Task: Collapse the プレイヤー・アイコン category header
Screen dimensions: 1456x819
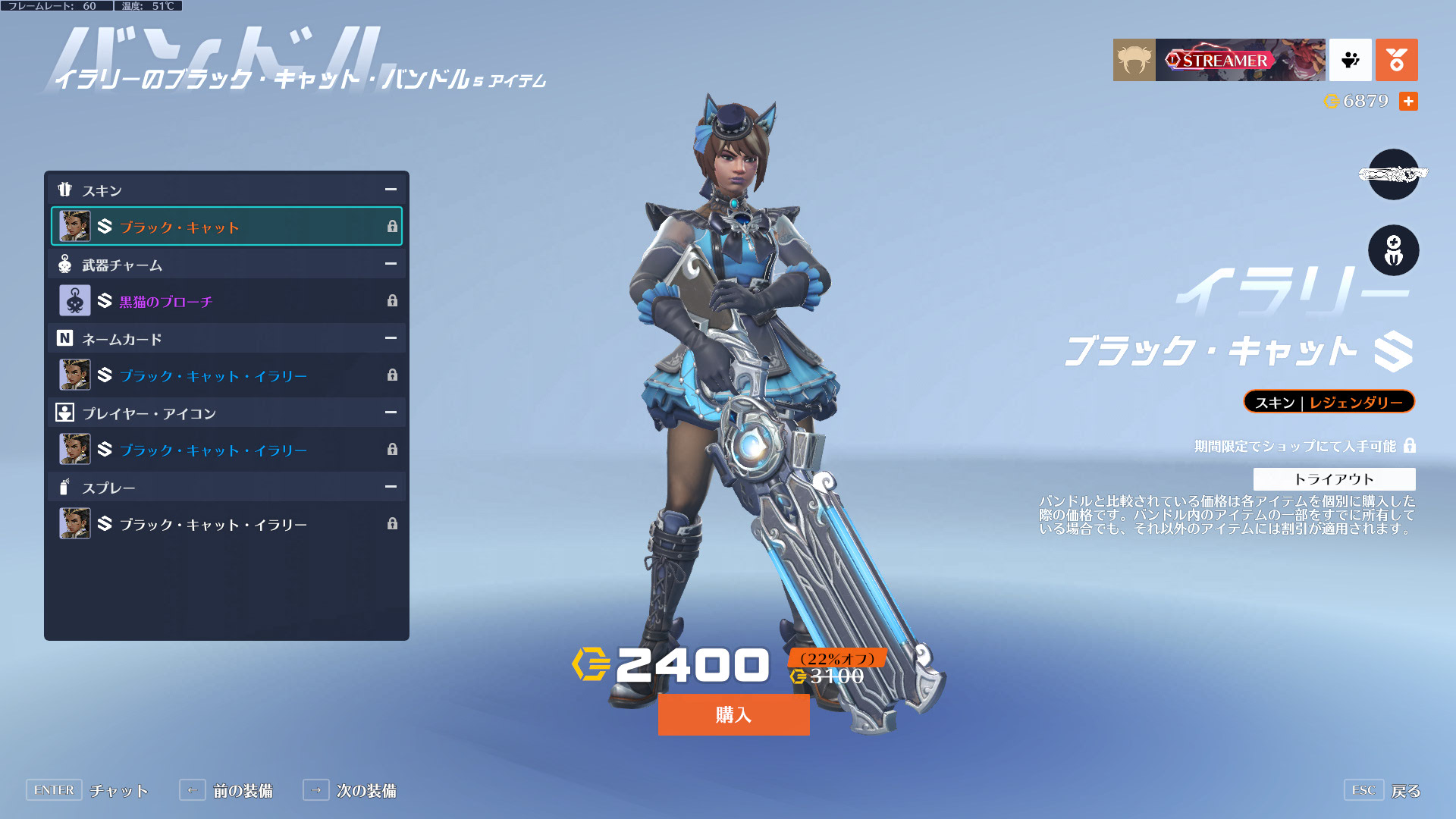Action: pyautogui.click(x=391, y=413)
